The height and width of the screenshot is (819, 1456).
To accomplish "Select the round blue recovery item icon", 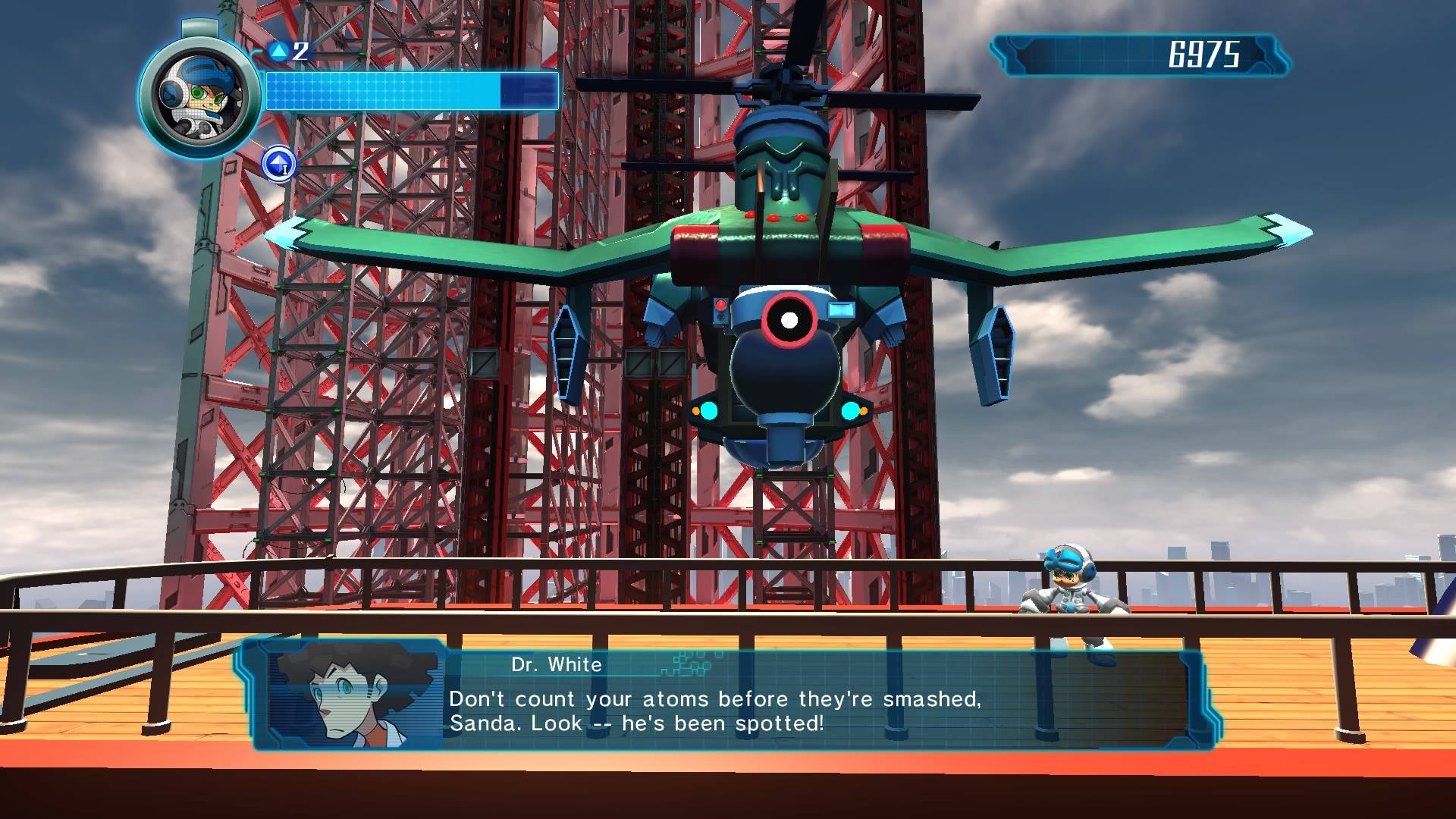I will click(x=278, y=164).
